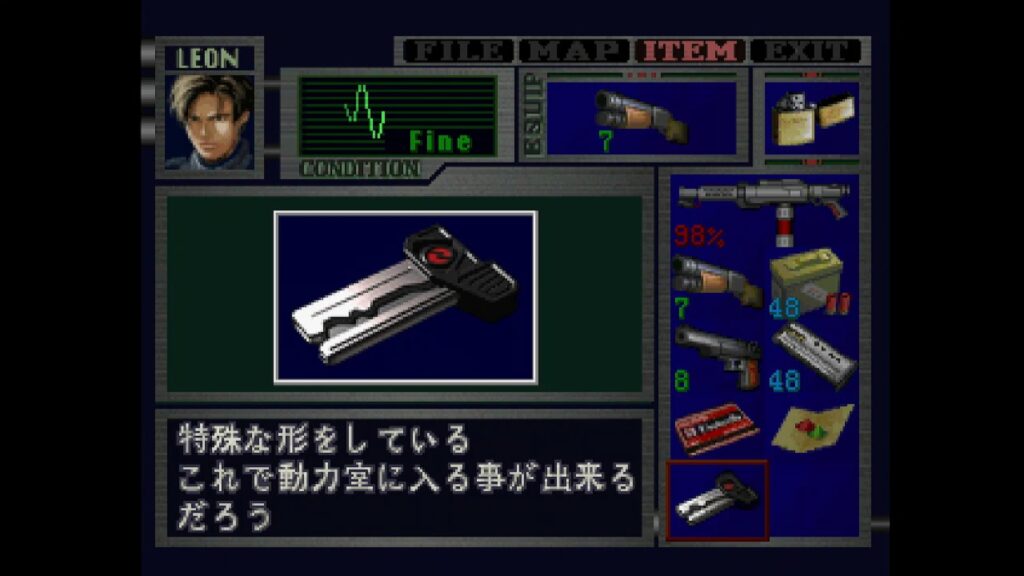Select the green shotgun shells box
This screenshot has width=1024, height=576.
click(x=808, y=283)
